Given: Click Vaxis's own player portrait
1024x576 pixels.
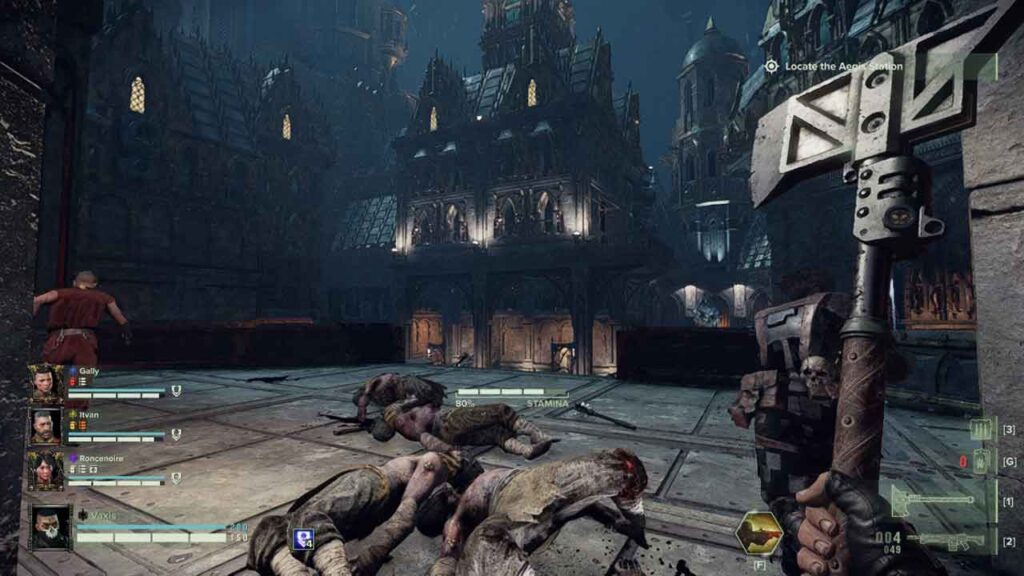Looking at the screenshot, I should 49,527.
